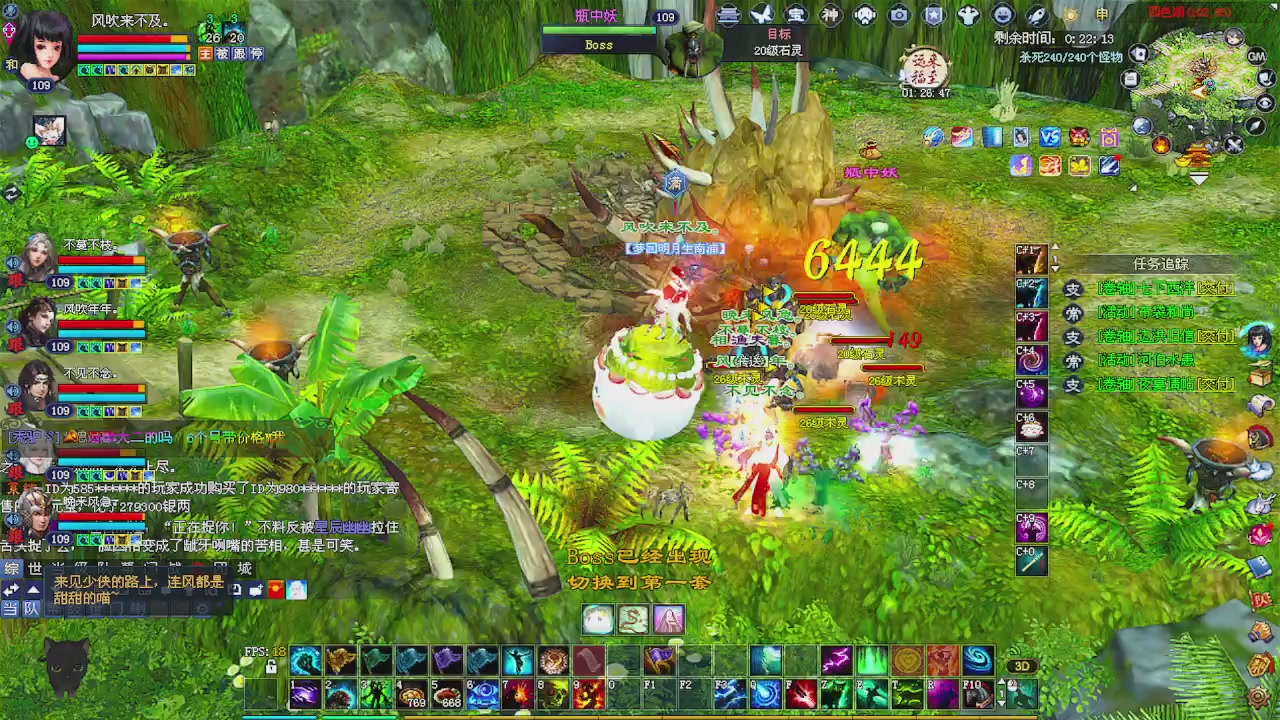Collapse the minimap using the down arrow below it
This screenshot has height=720, width=1280.
click(1197, 177)
